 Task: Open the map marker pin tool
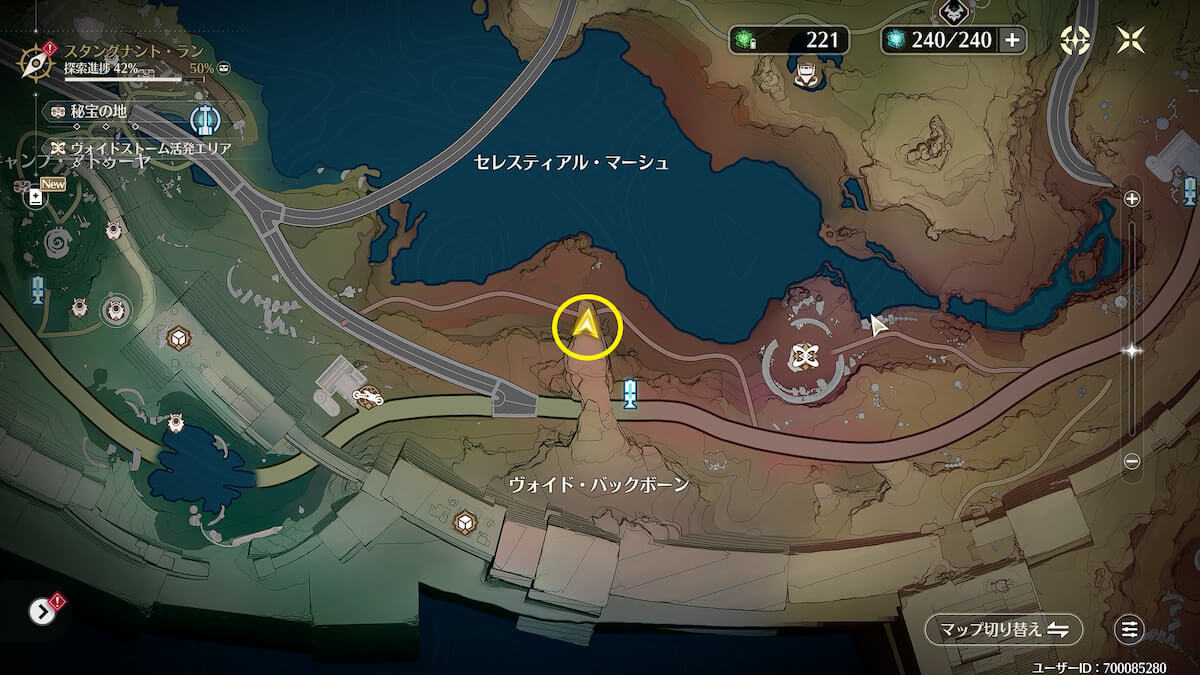1075,40
